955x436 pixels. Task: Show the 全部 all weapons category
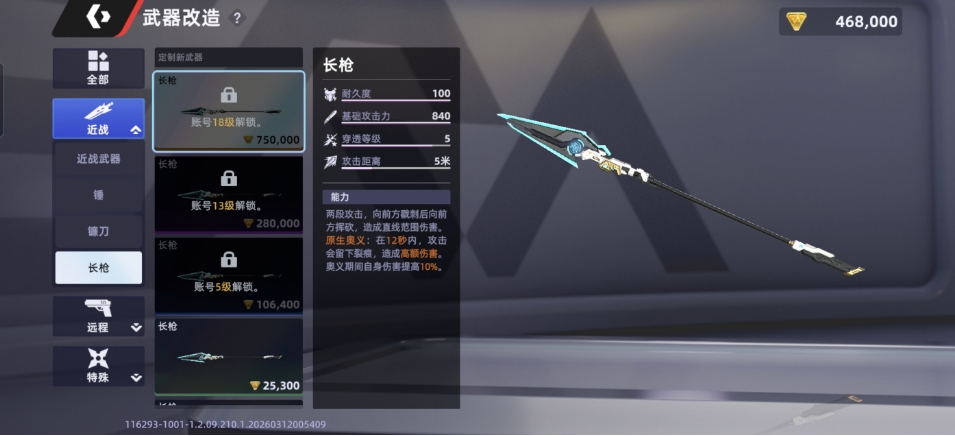tap(98, 68)
